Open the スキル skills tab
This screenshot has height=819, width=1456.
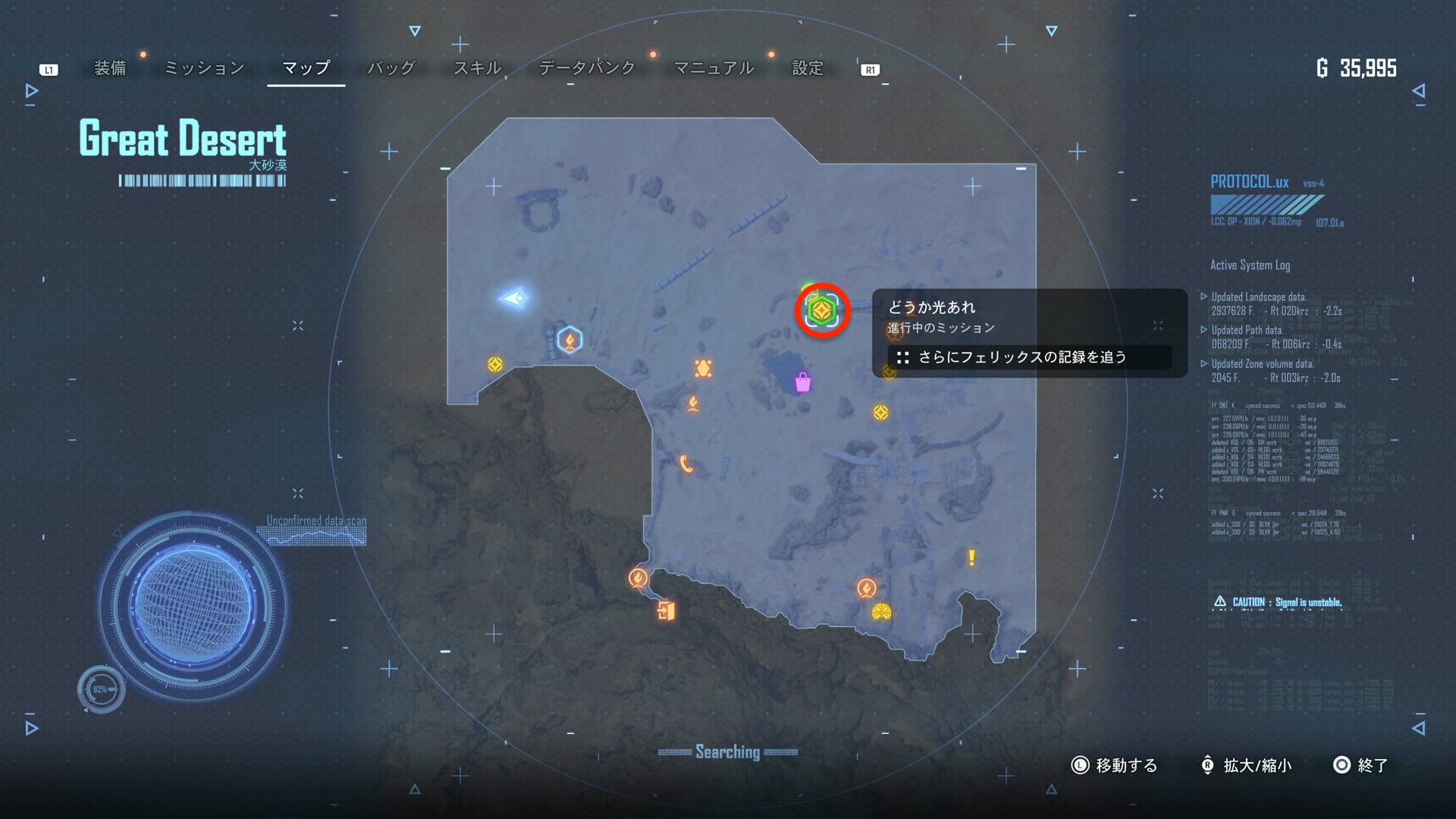click(x=477, y=68)
